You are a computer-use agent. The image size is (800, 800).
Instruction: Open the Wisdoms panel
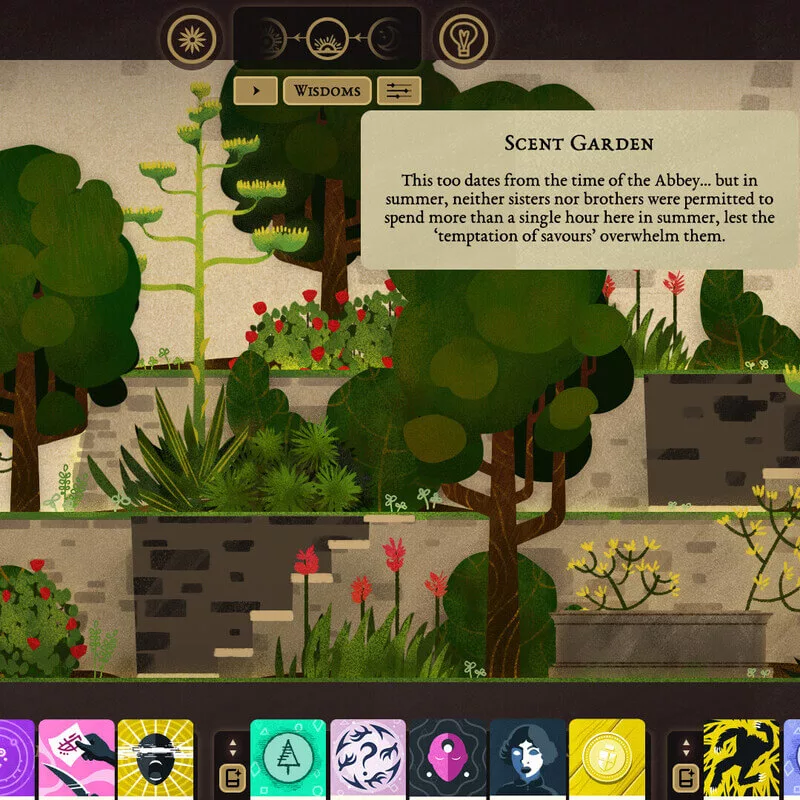coord(327,91)
